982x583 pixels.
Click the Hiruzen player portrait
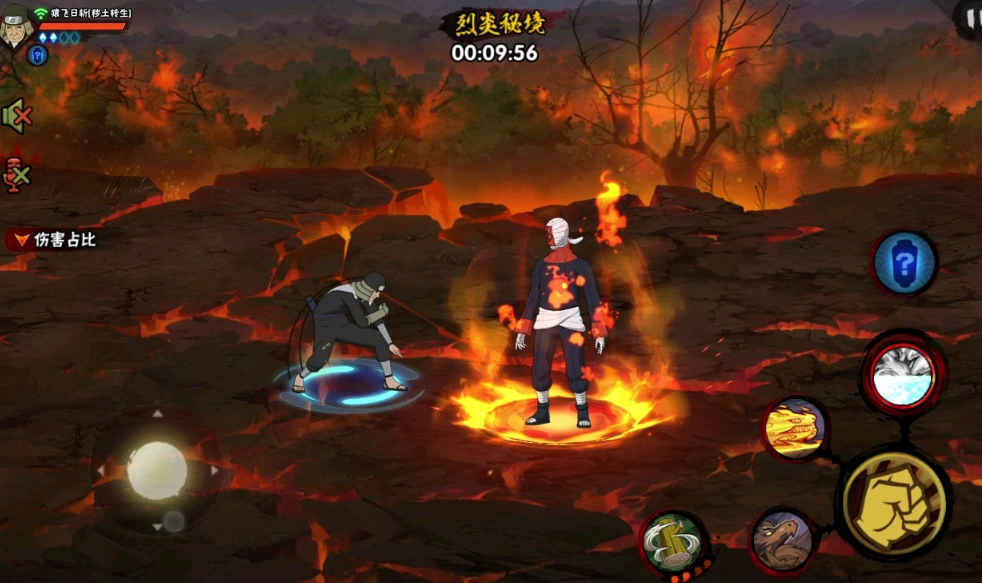pyautogui.click(x=16, y=24)
